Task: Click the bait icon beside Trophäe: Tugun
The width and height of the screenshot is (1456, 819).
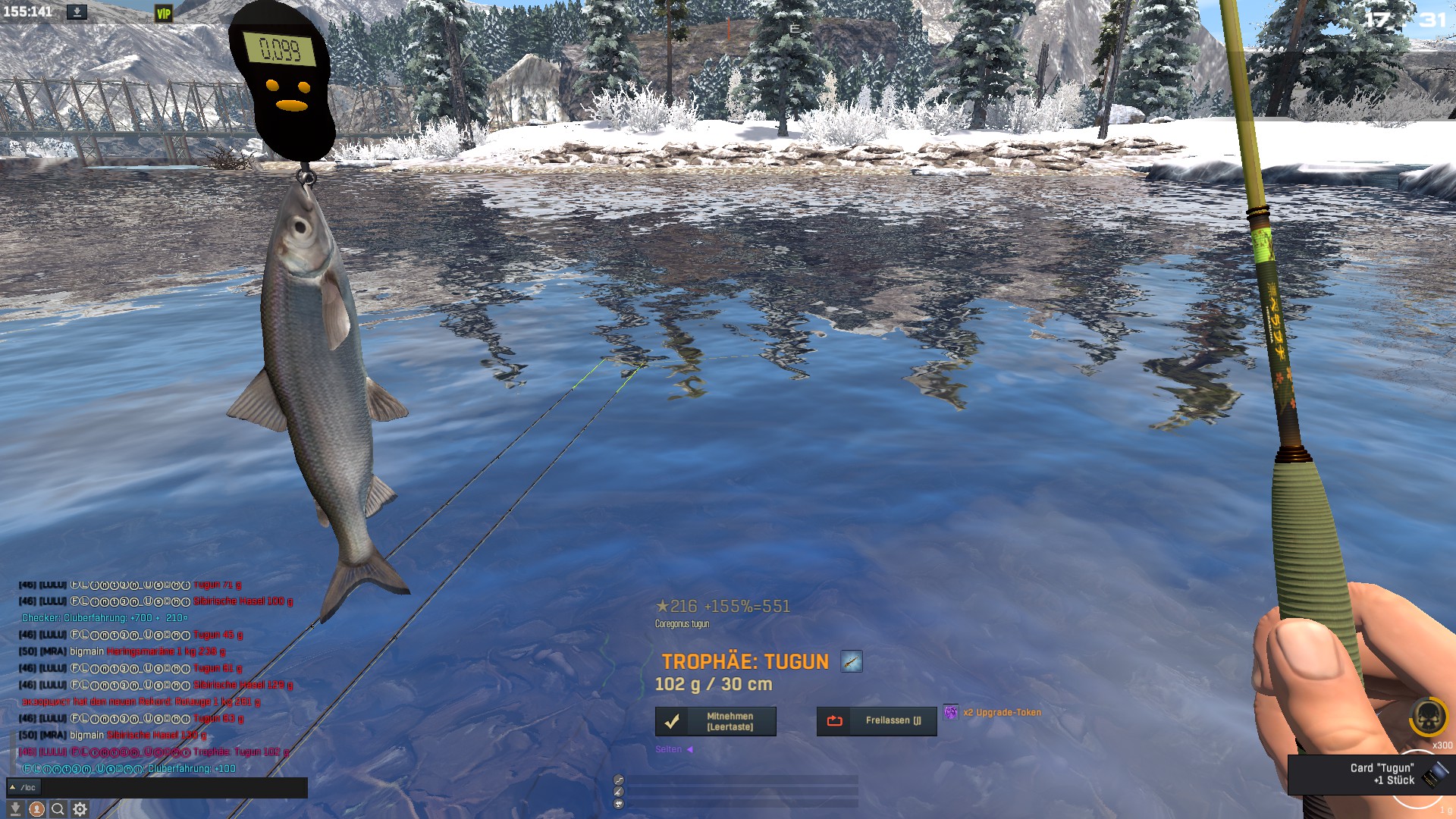Action: 851,662
